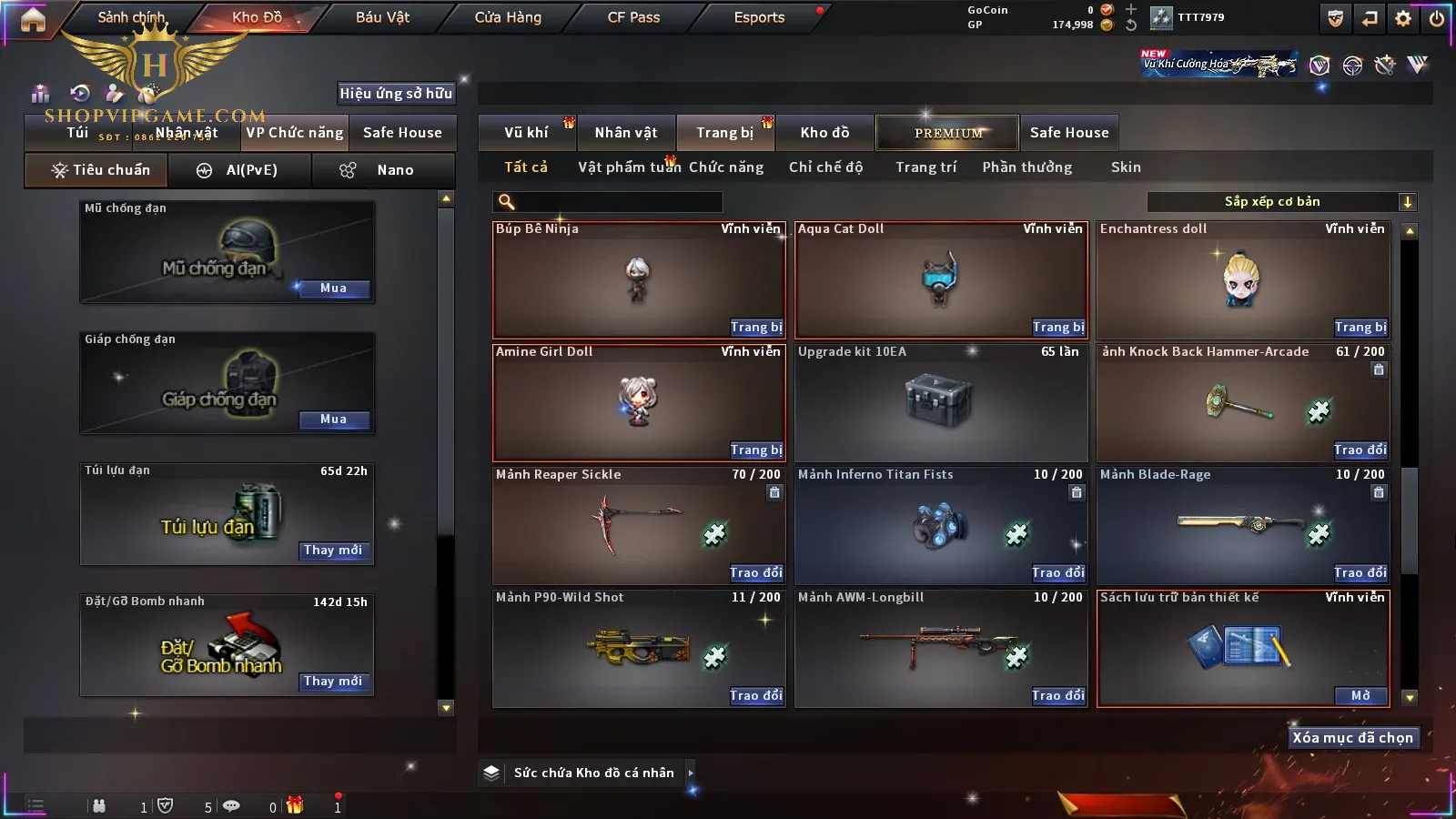Click the home icon
Viewport: 1456px width, 819px height.
[33, 19]
